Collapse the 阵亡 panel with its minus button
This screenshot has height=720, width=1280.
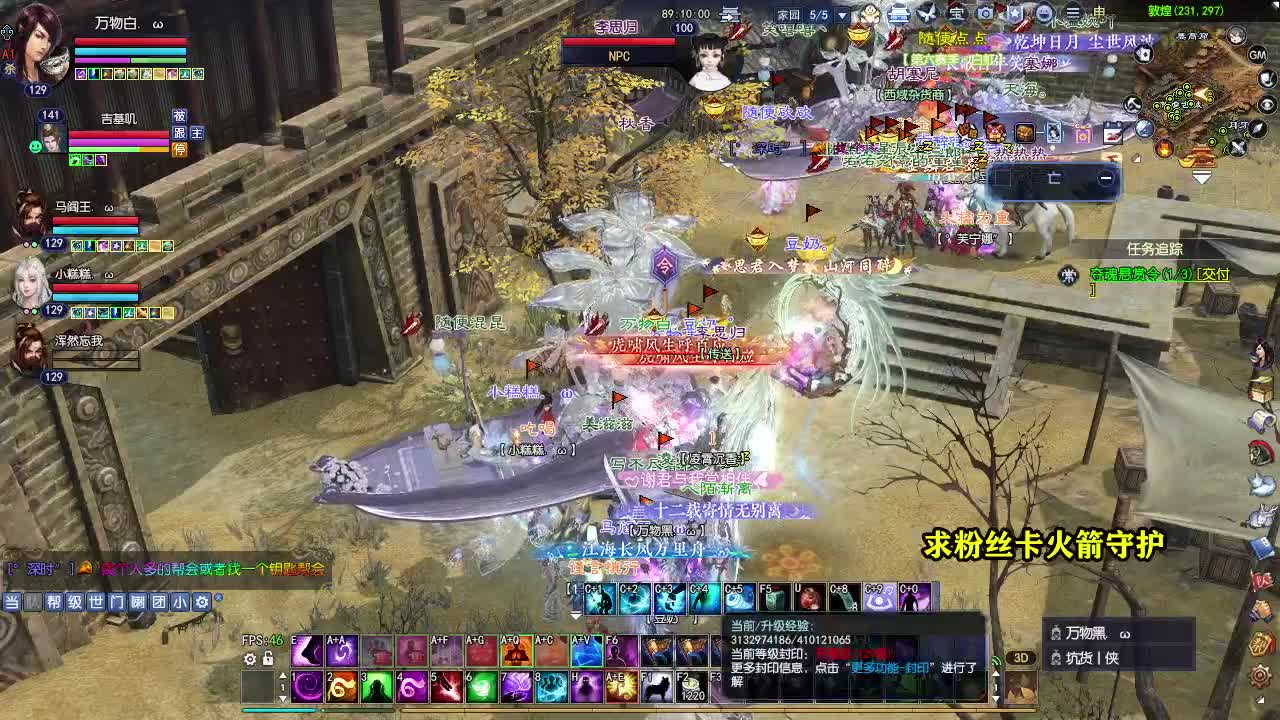coord(1106,178)
